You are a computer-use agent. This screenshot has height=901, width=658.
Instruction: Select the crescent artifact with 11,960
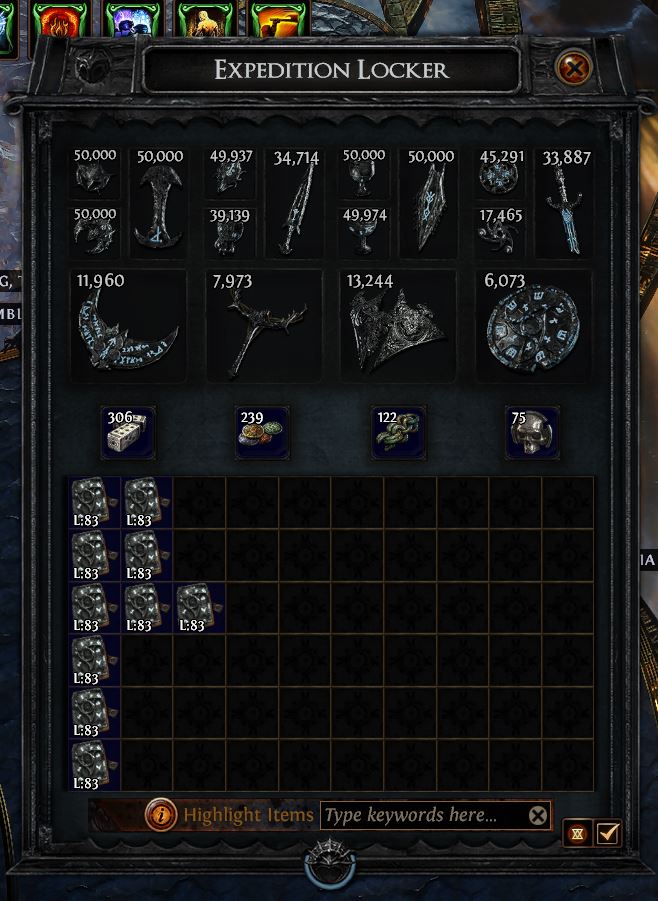coord(130,325)
